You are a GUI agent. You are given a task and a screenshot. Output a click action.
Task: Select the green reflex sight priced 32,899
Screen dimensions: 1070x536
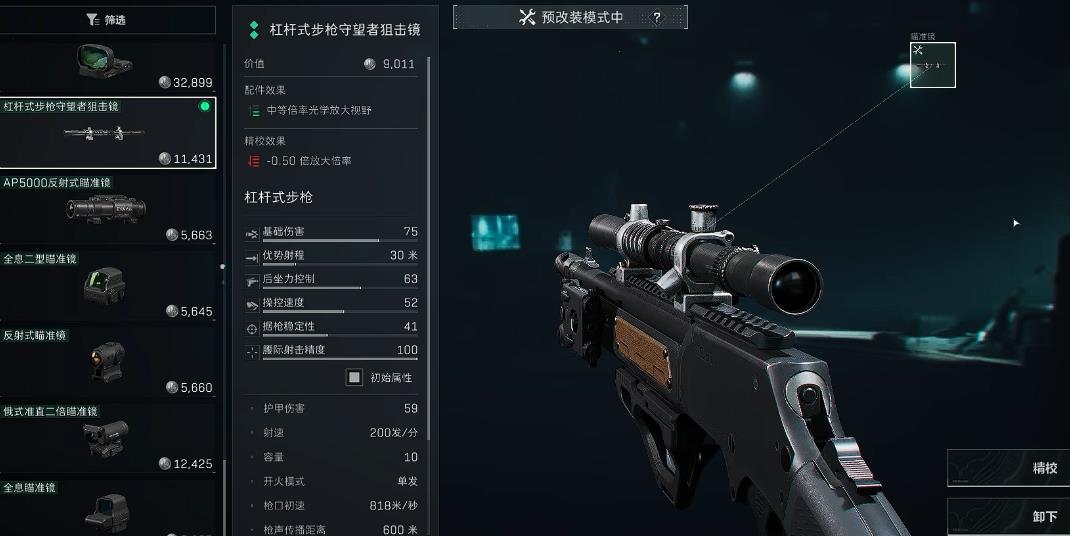click(106, 66)
